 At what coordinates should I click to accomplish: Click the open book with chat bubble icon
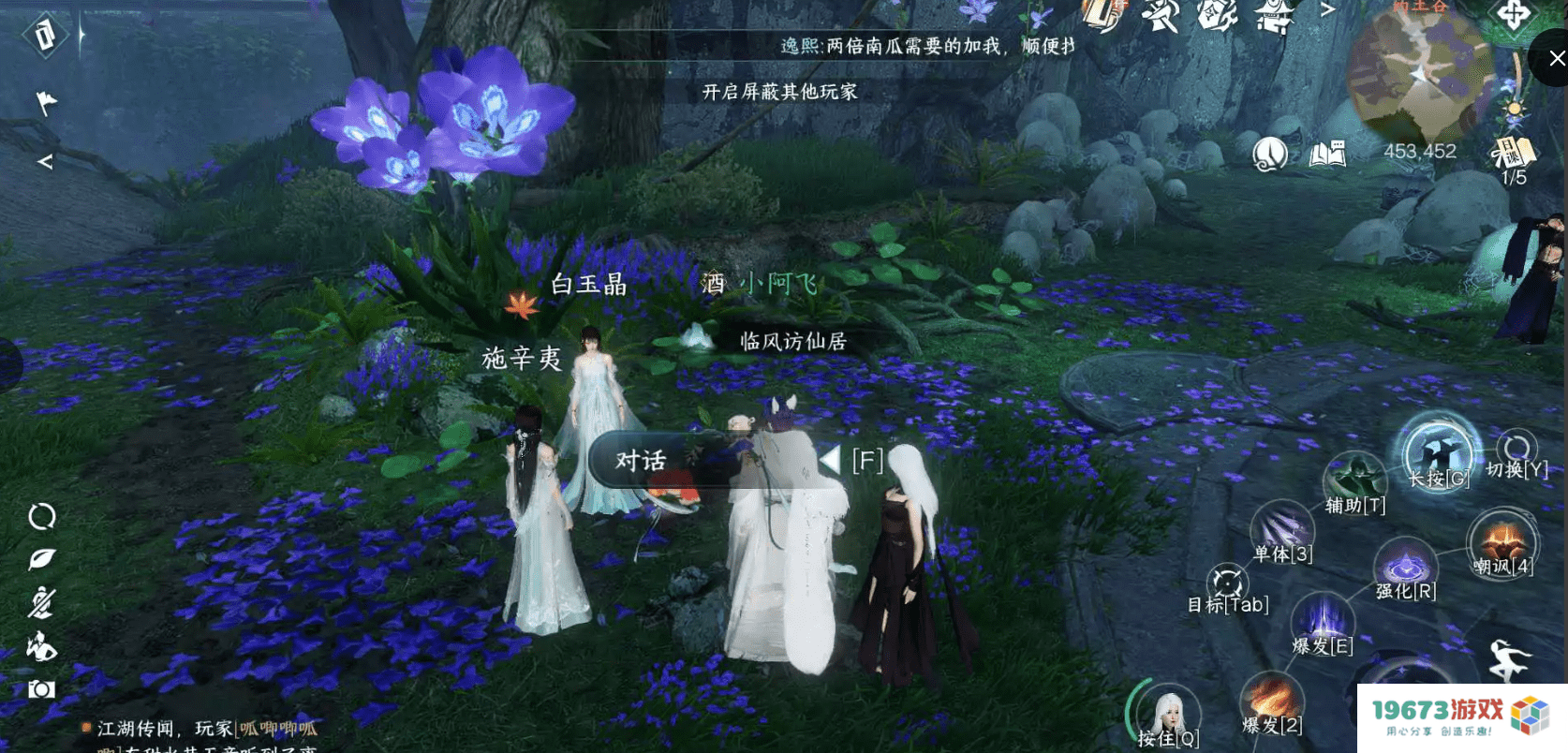pyautogui.click(x=1327, y=153)
